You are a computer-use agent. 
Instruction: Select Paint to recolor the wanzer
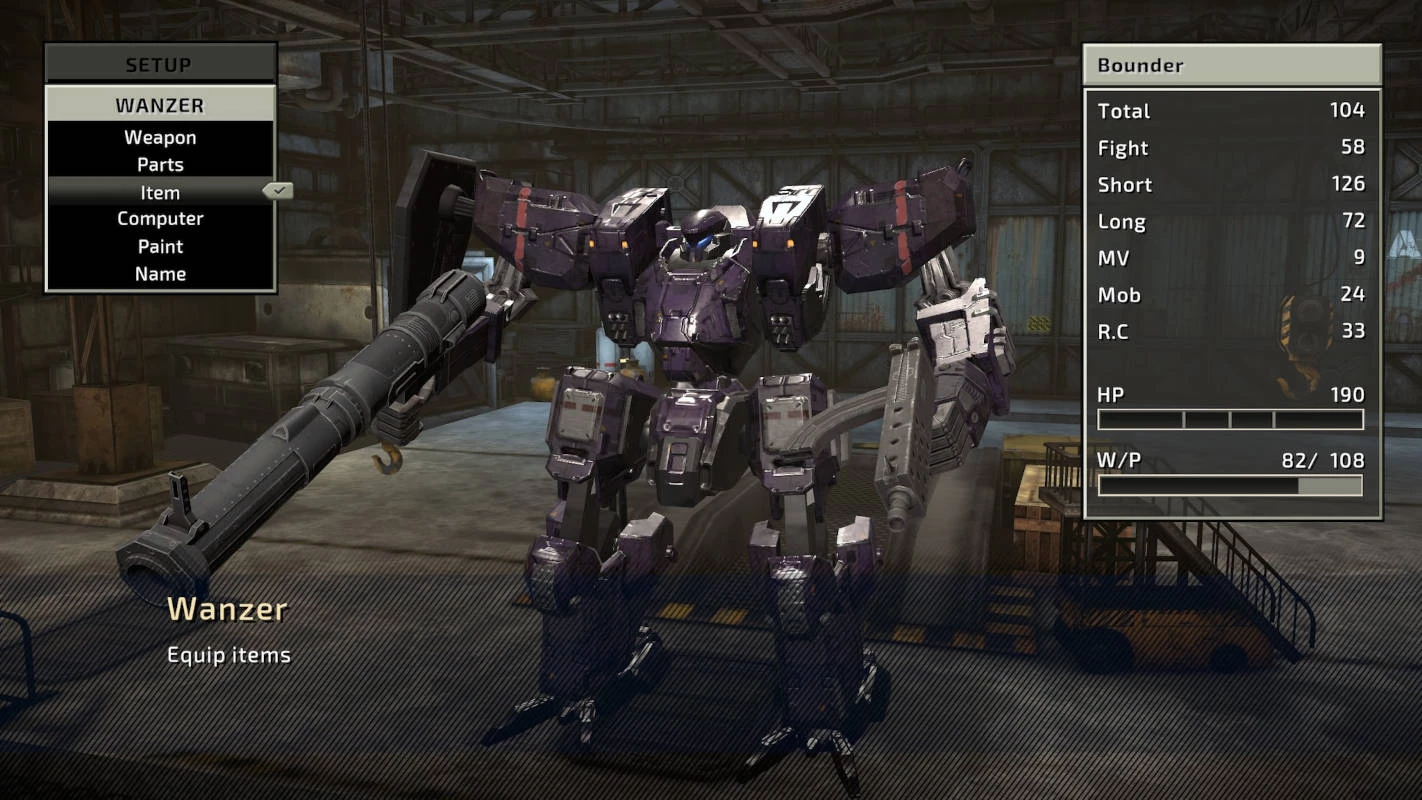pos(160,246)
